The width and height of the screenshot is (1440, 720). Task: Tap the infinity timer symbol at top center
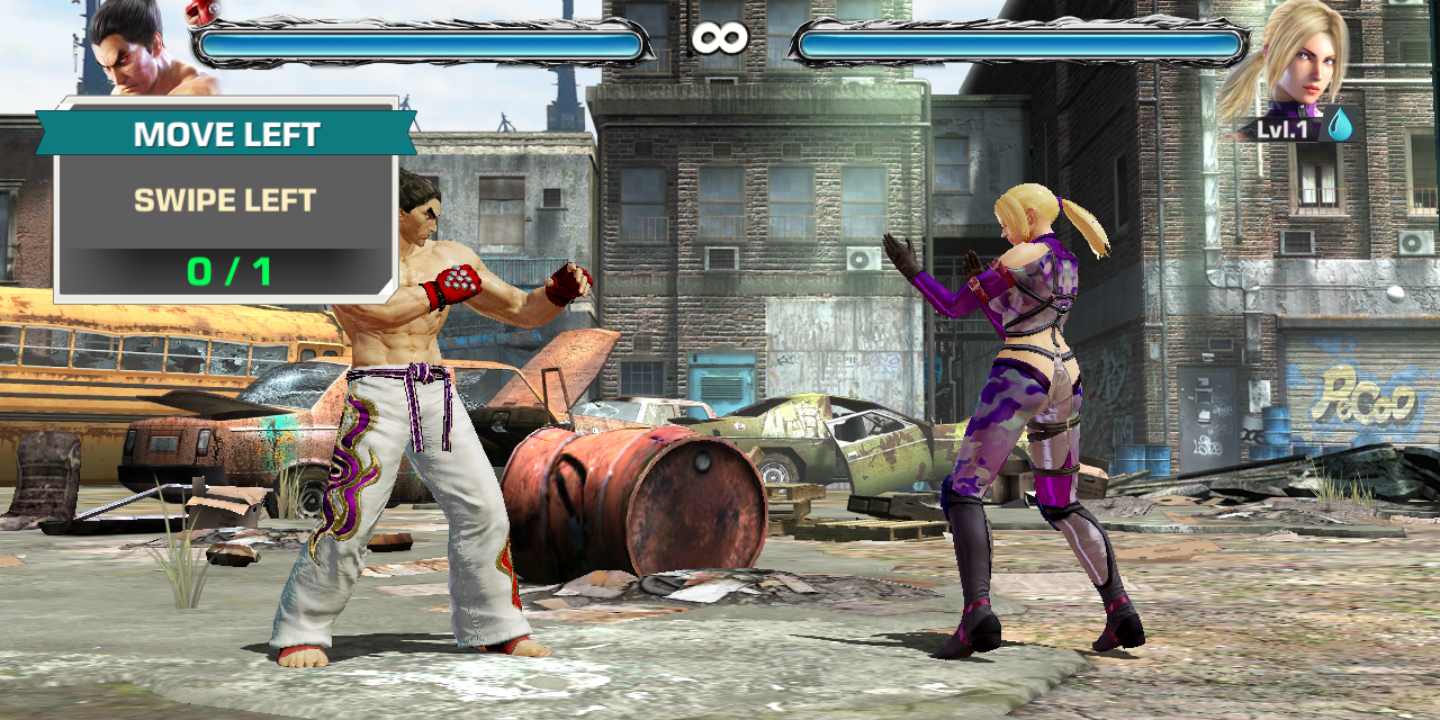(x=722, y=37)
